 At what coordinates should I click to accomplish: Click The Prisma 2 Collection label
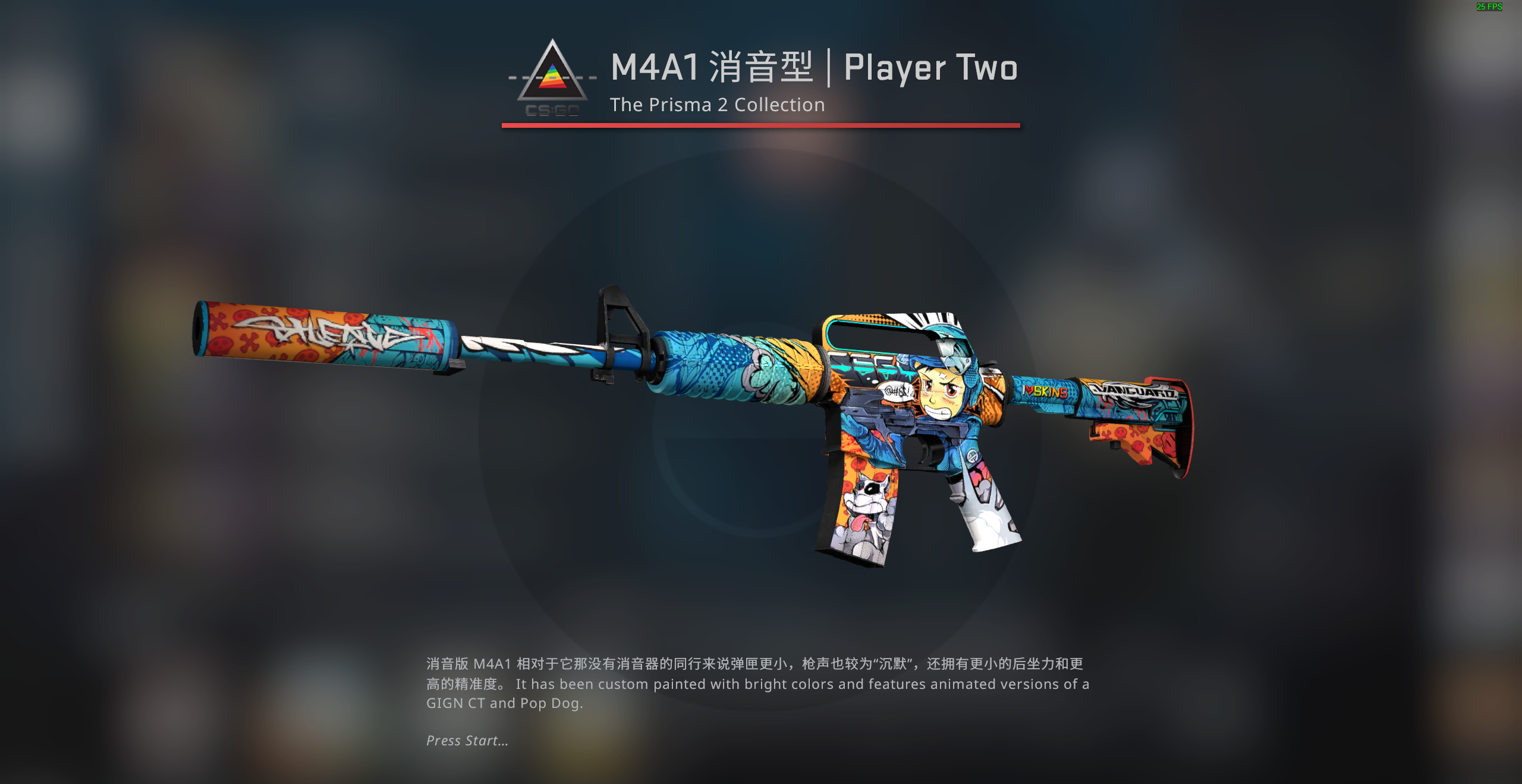click(717, 105)
